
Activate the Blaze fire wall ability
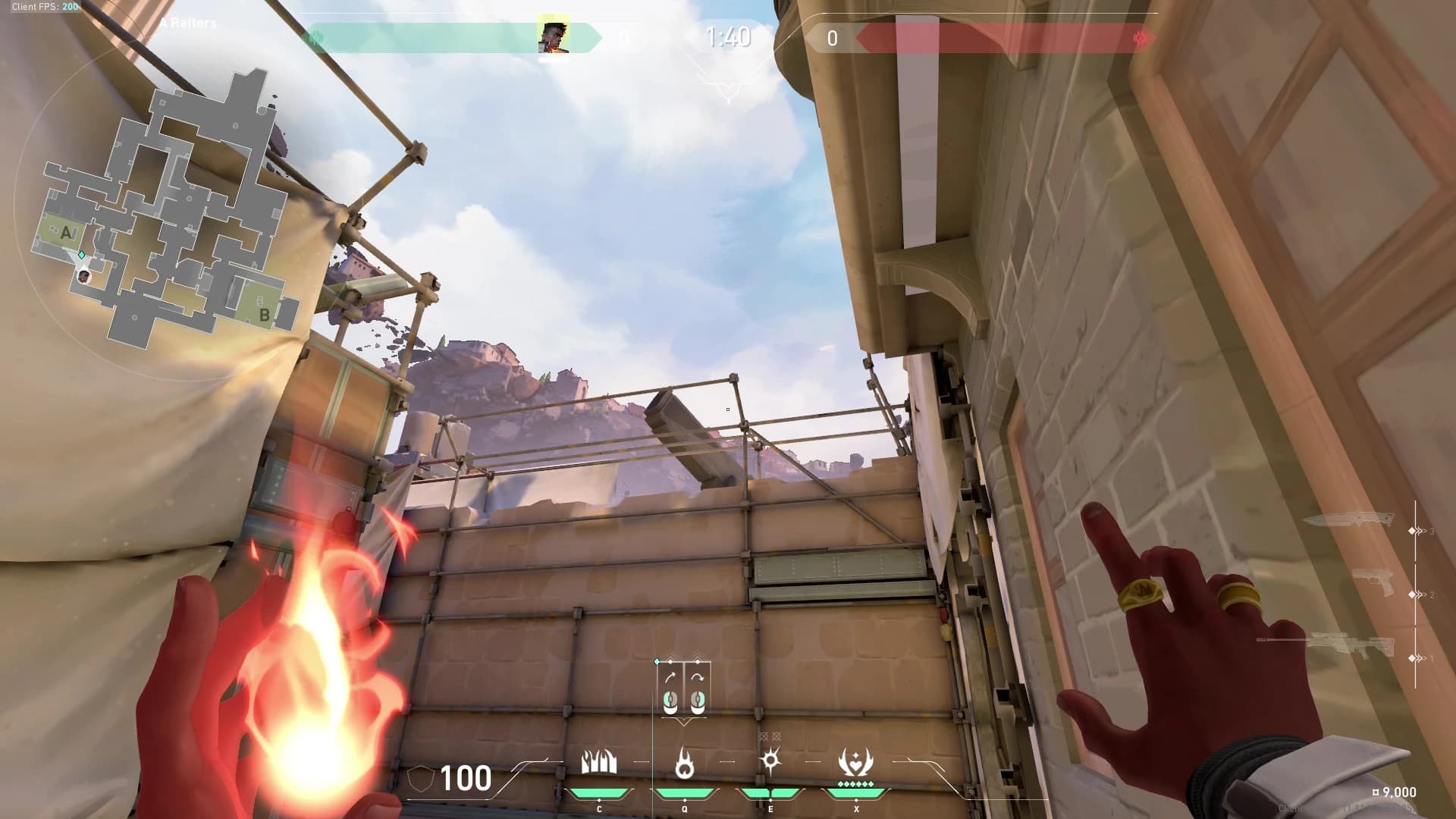click(599, 763)
